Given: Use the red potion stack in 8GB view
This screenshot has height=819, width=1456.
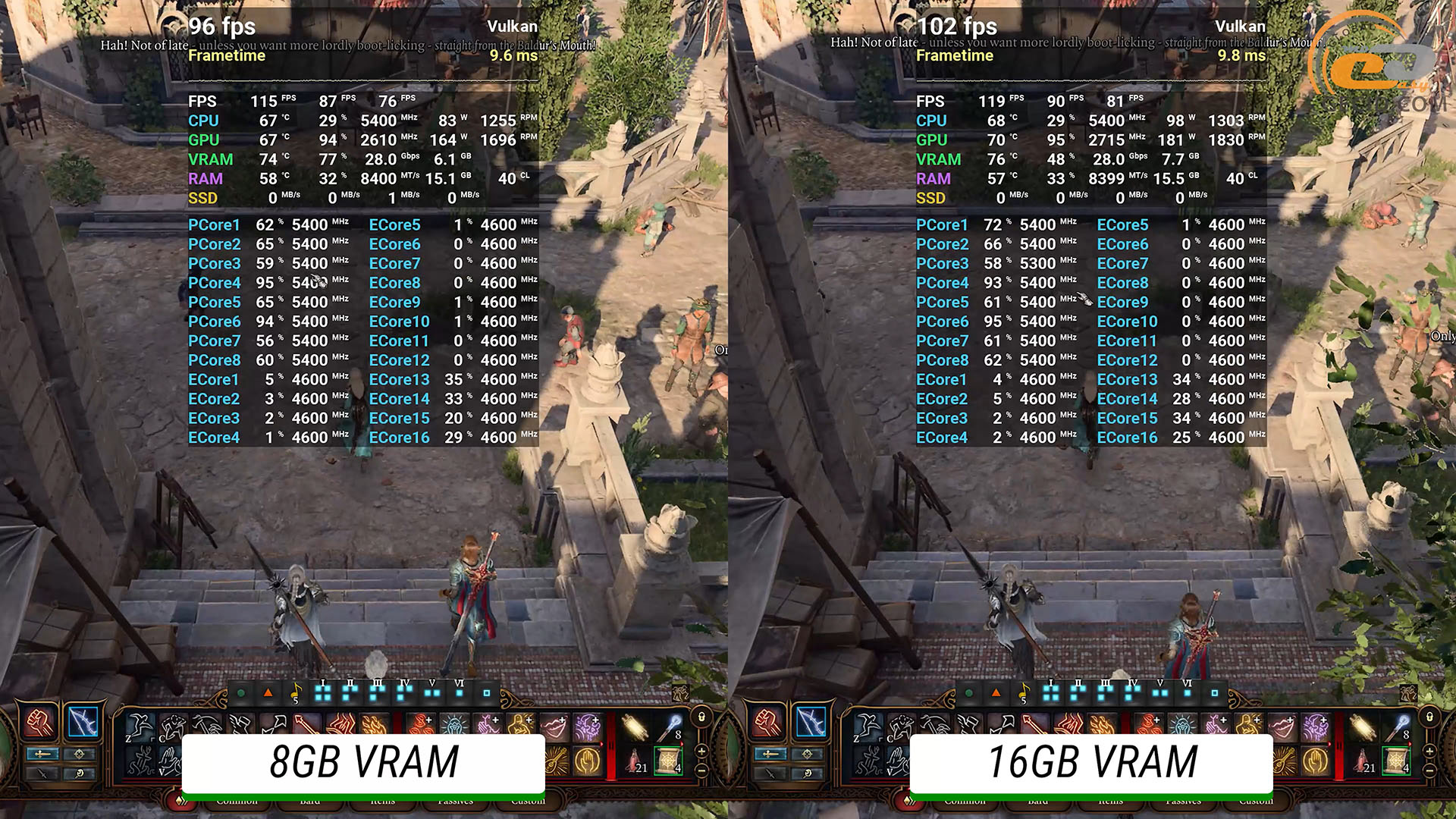Looking at the screenshot, I should [634, 761].
